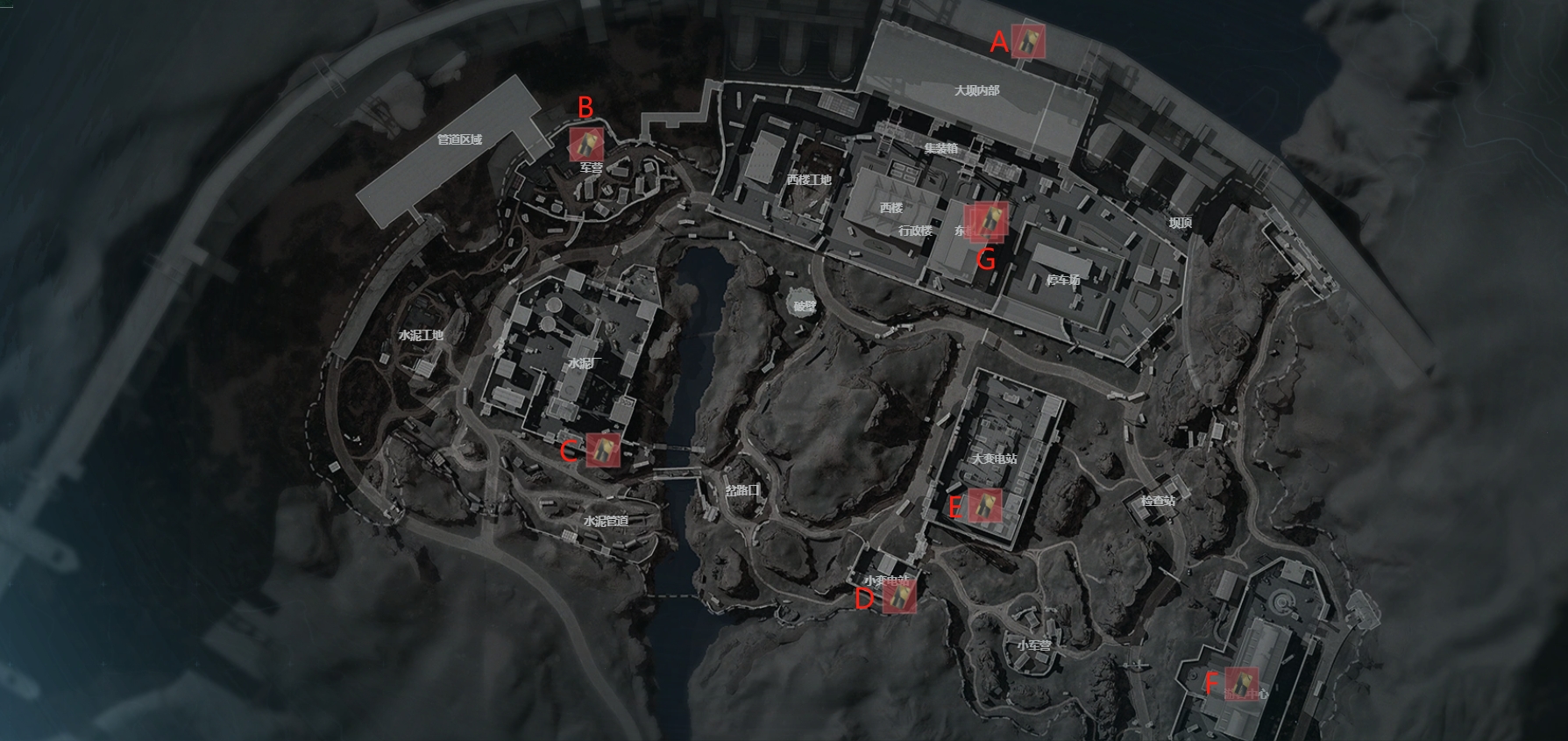
Task: Select map marker E in the large substation
Action: click(985, 505)
